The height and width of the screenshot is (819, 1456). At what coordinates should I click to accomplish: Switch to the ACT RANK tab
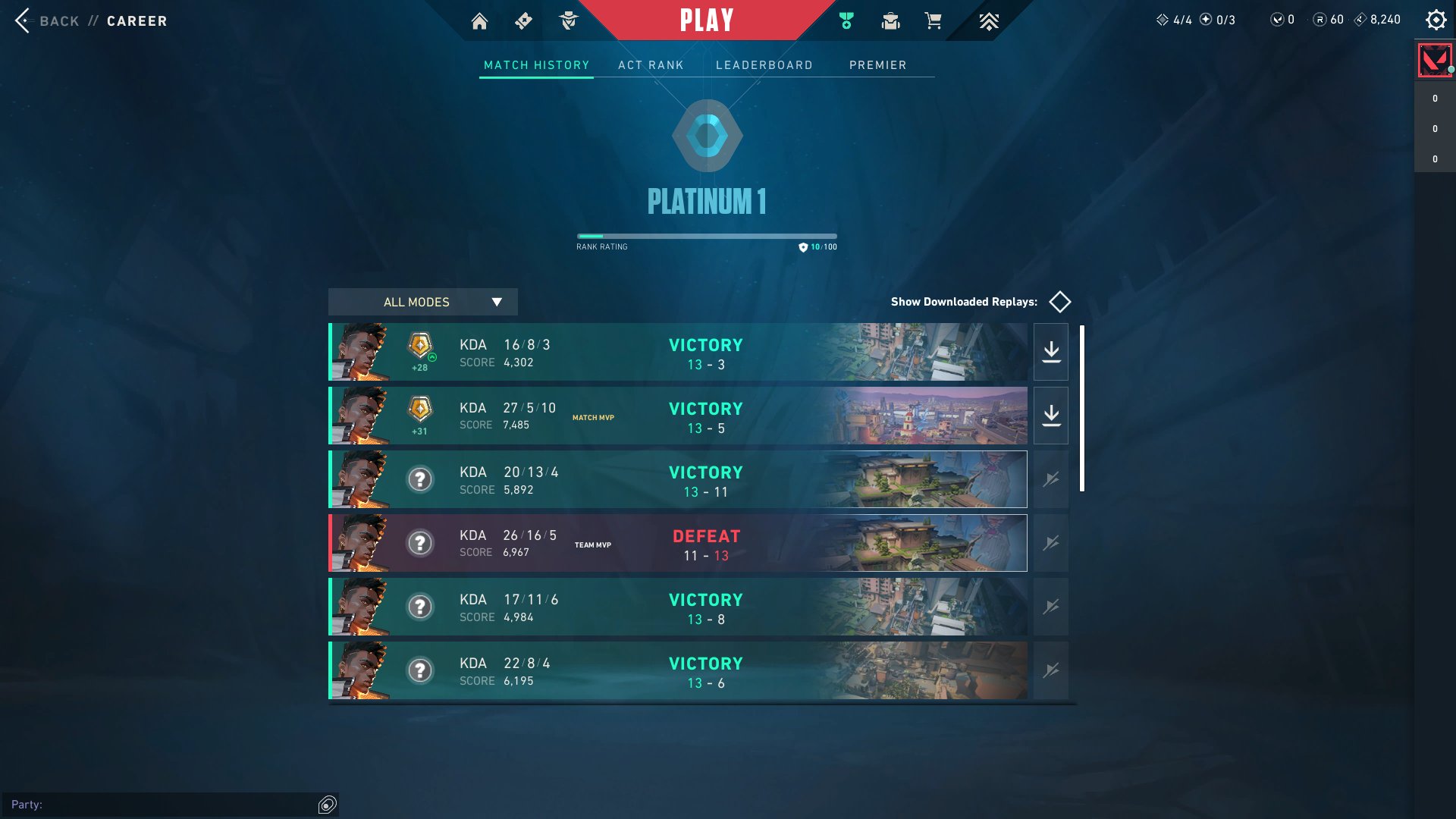[x=651, y=65]
